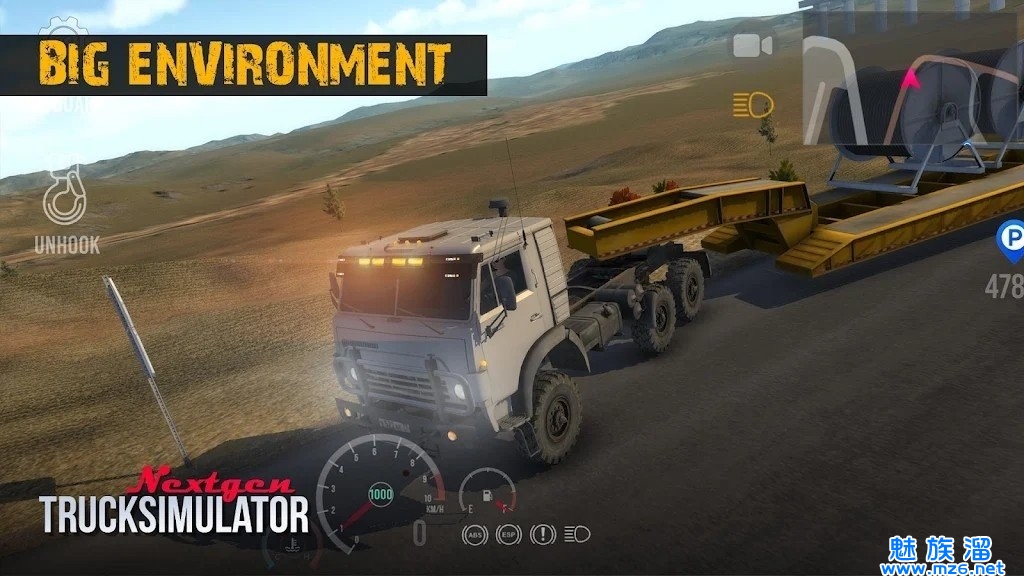The height and width of the screenshot is (576, 1024).
Task: Toggle the ESP indicator
Action: 508,535
